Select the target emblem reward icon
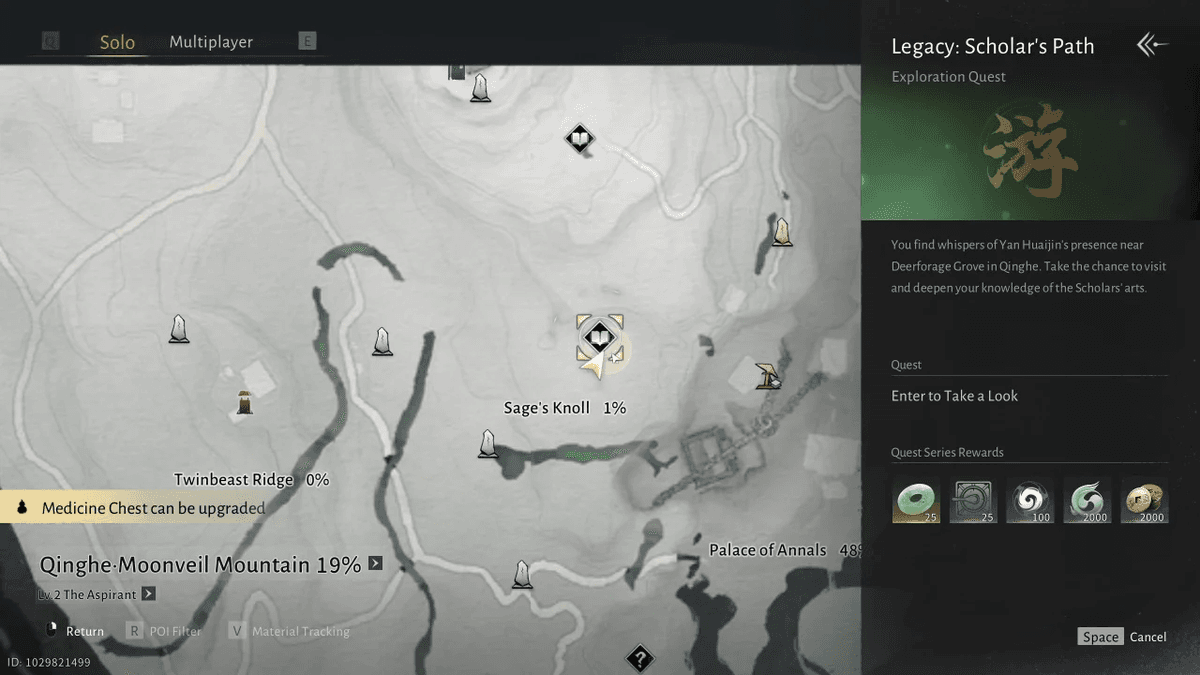This screenshot has width=1200, height=675. [973, 501]
